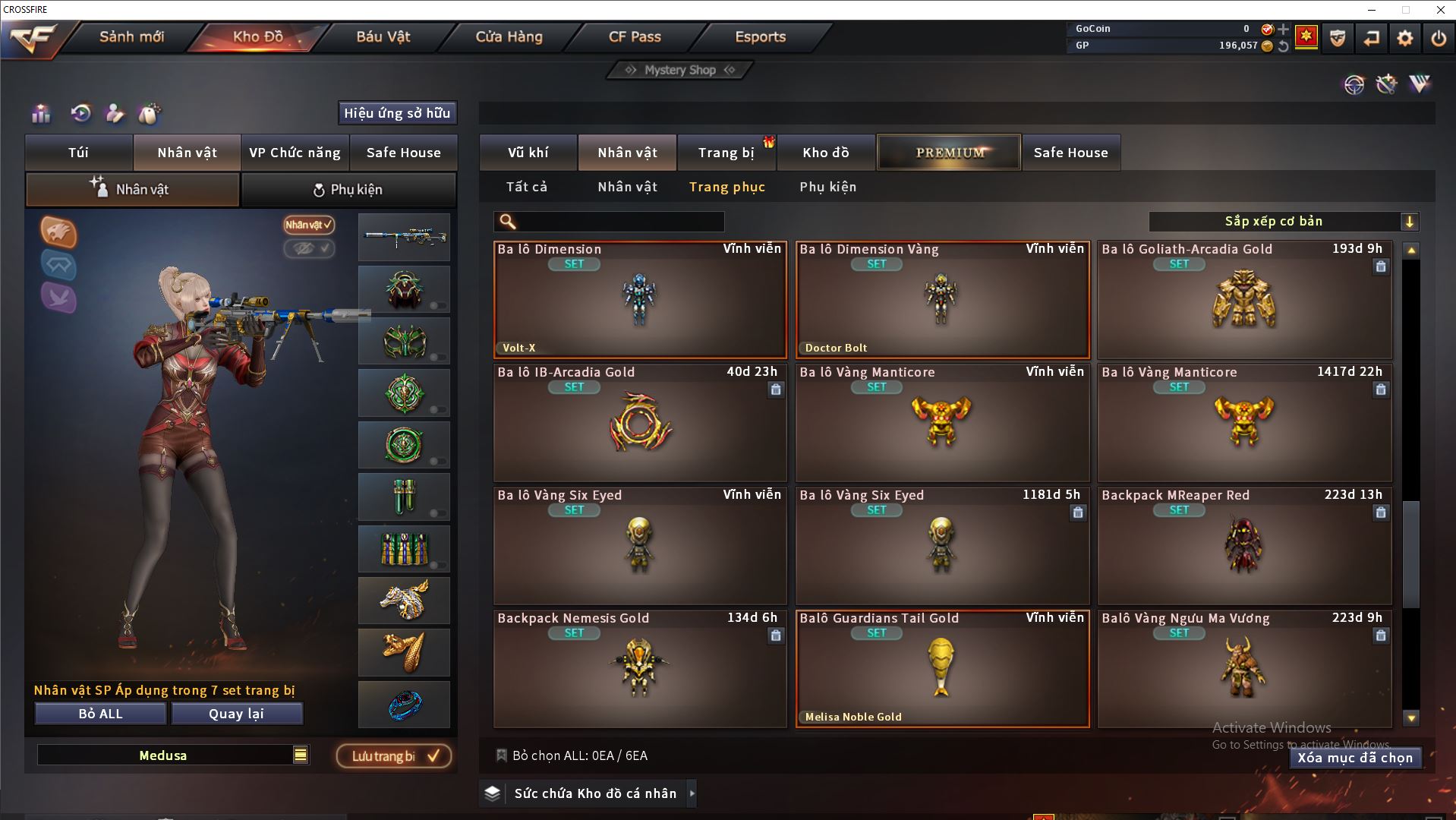Select the Phụ kiện filter under inventory tabs
Viewport: 1456px width, 820px height.
[827, 187]
